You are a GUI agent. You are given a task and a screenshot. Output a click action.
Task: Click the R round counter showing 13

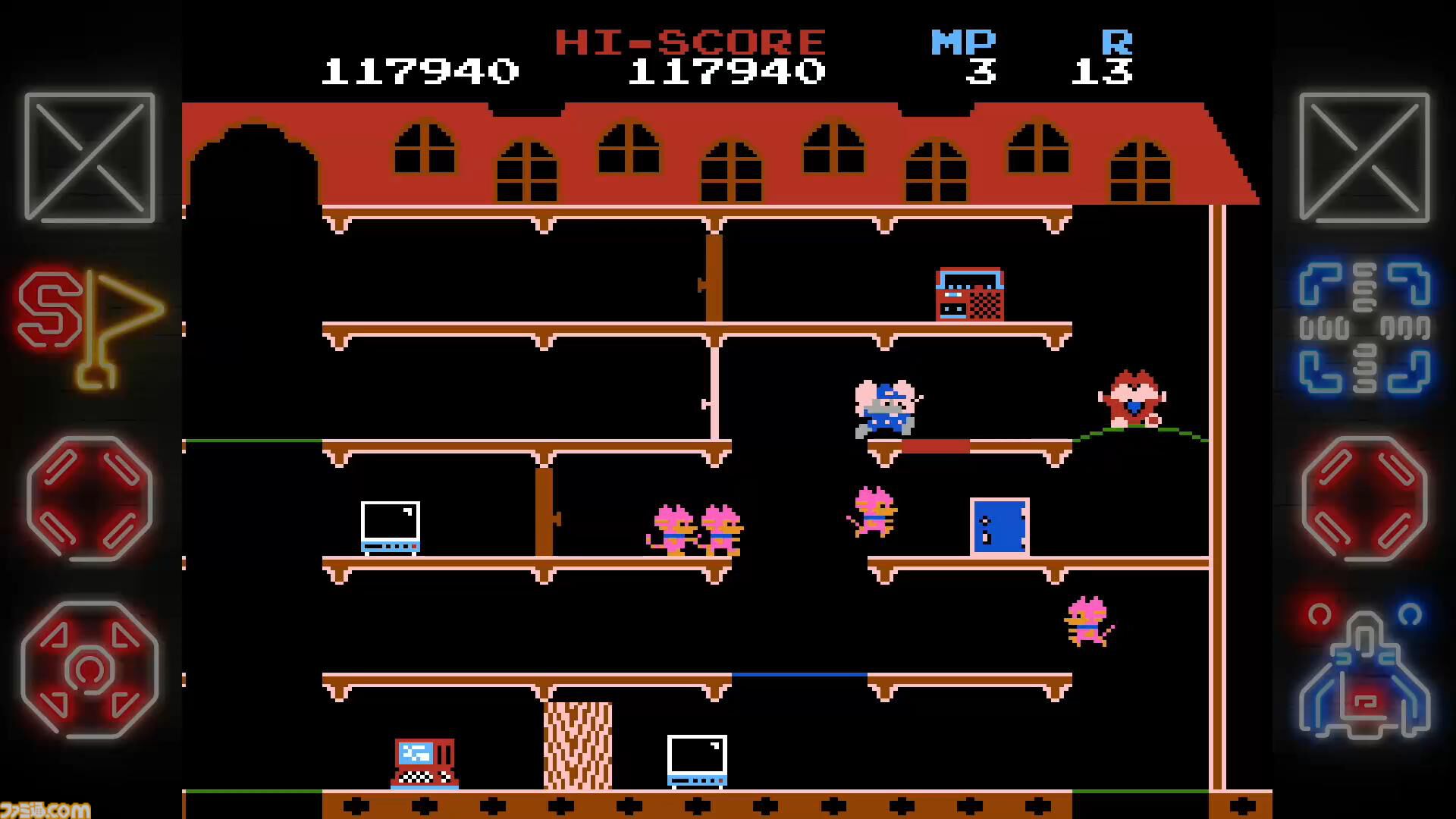[1101, 72]
